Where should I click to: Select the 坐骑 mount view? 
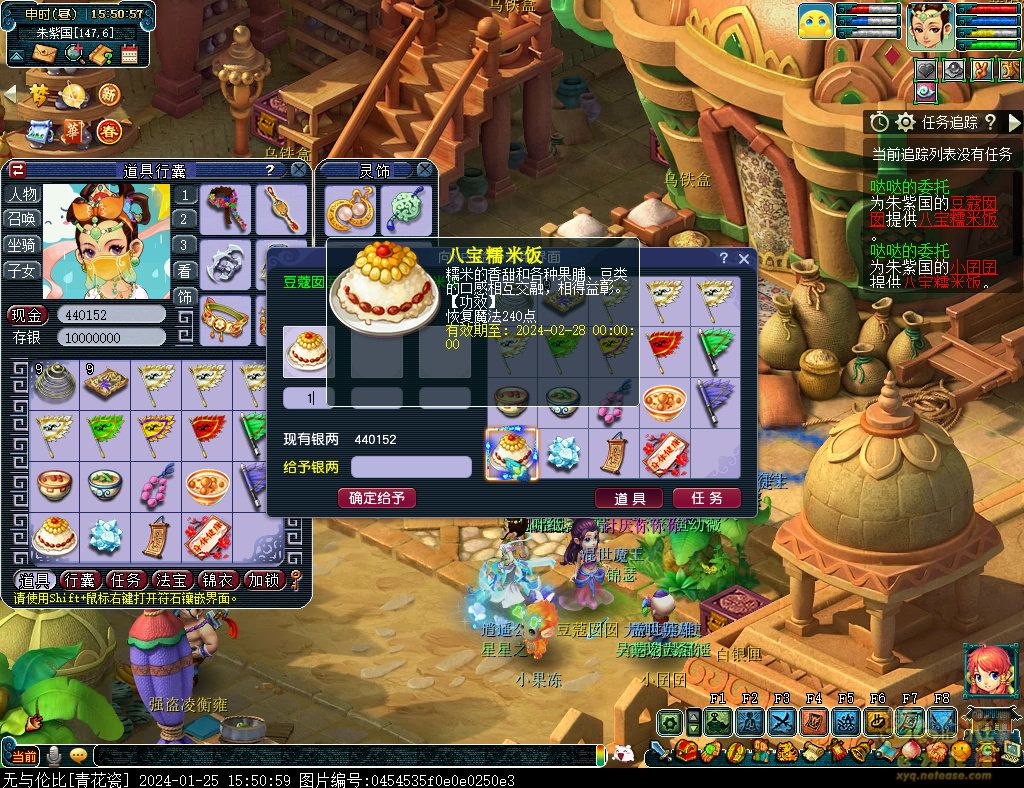[x=23, y=244]
